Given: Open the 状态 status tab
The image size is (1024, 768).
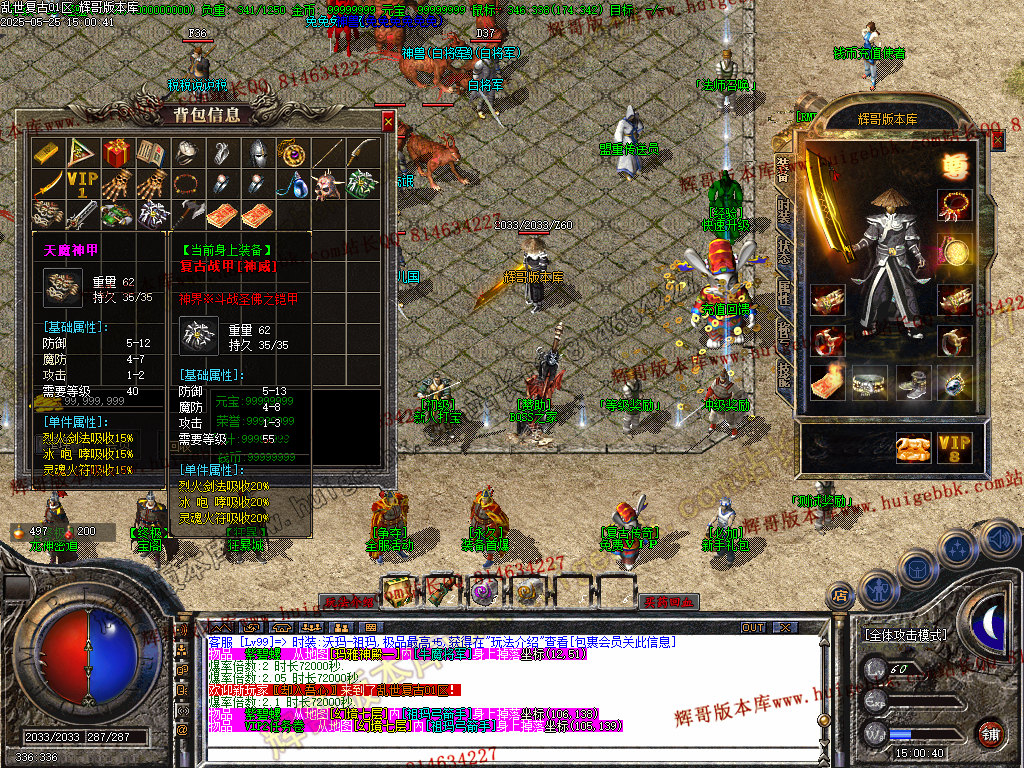Looking at the screenshot, I should point(783,252).
